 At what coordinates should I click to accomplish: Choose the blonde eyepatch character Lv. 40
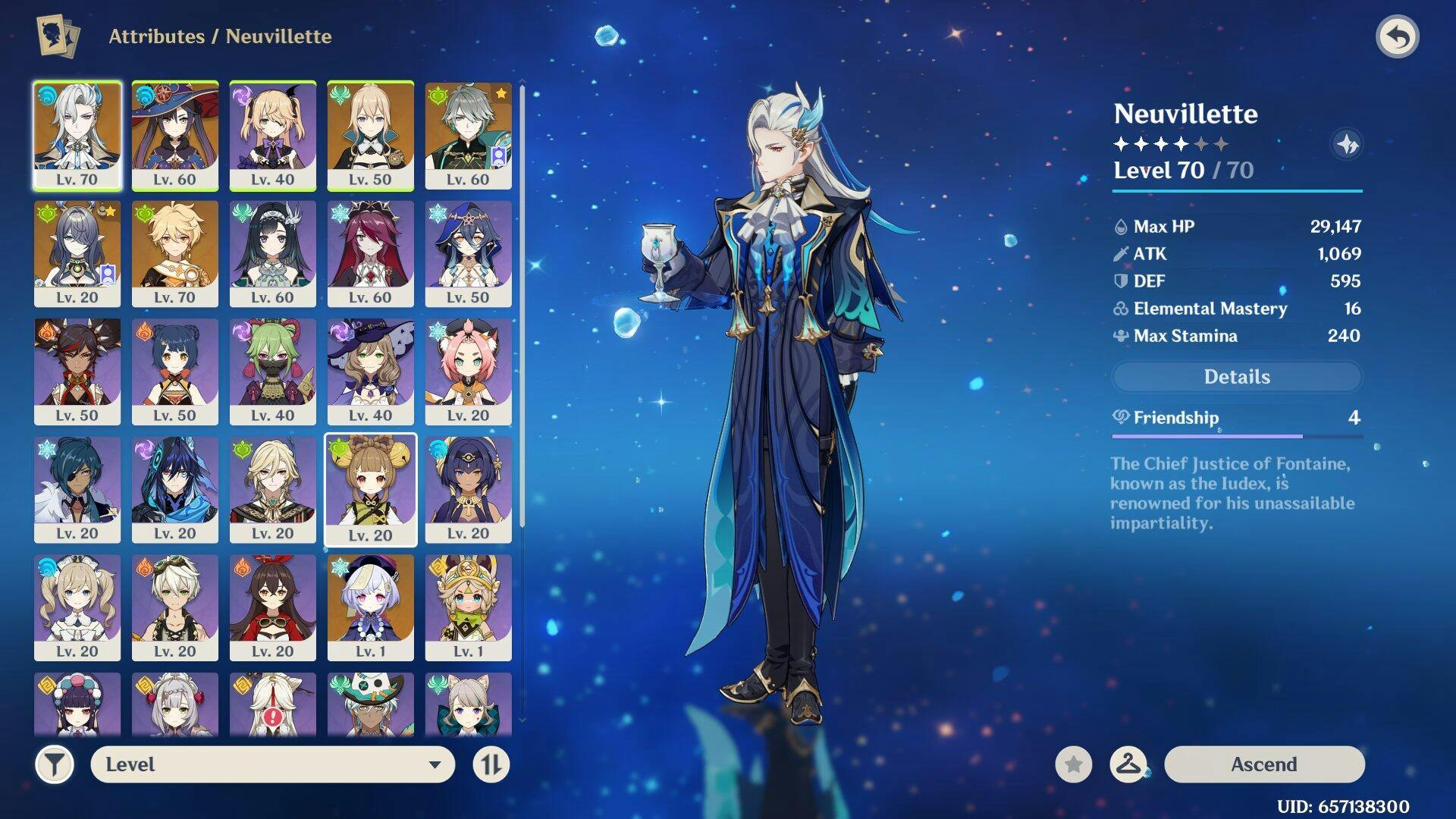273,135
